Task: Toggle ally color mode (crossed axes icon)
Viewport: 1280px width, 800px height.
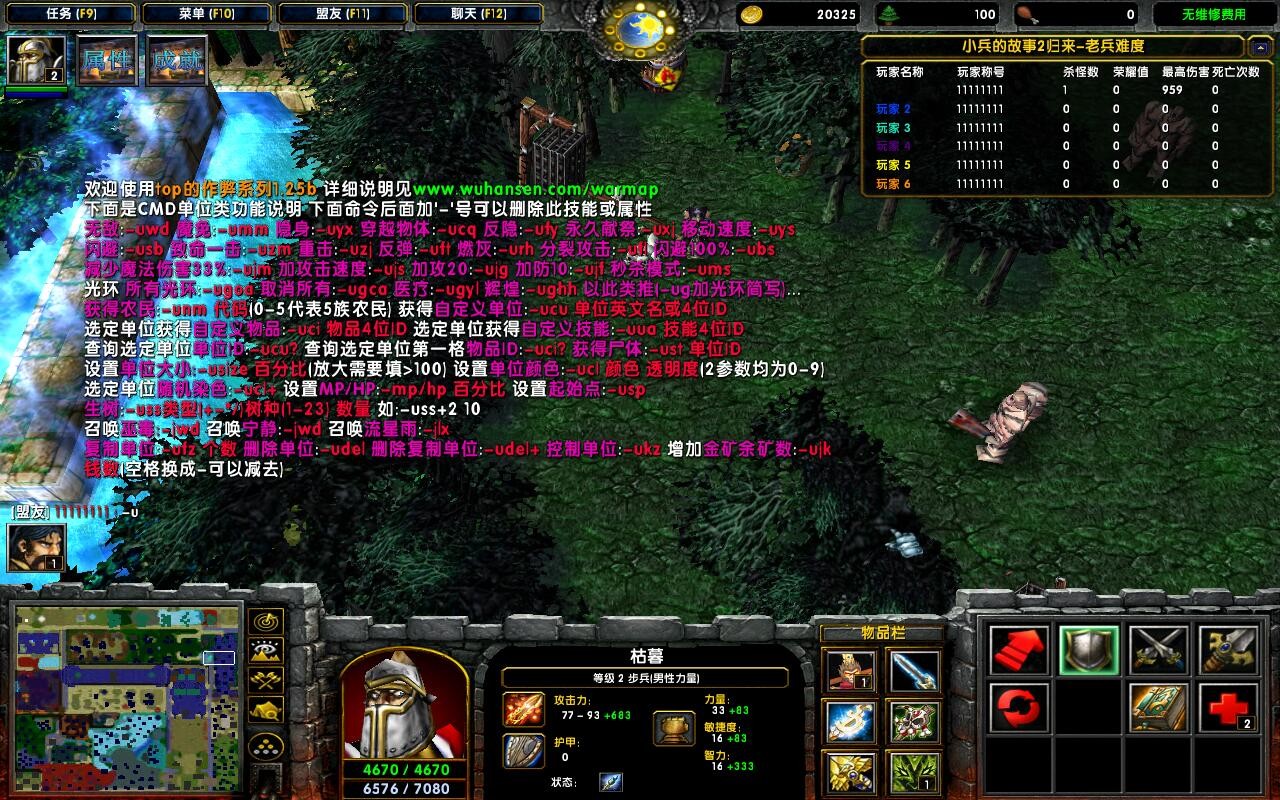Action: [264, 682]
